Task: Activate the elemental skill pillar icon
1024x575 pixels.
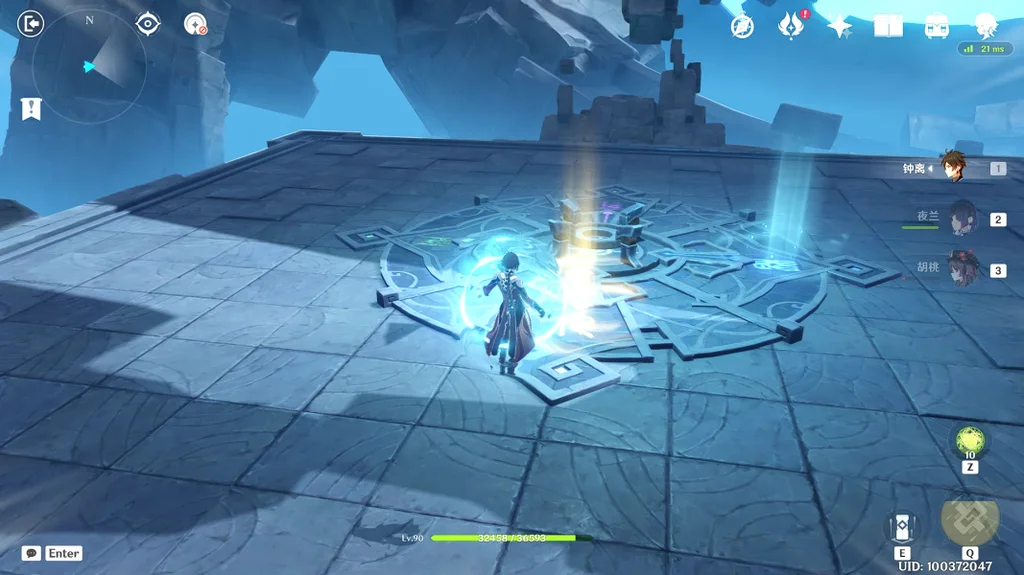Action: pyautogui.click(x=902, y=527)
